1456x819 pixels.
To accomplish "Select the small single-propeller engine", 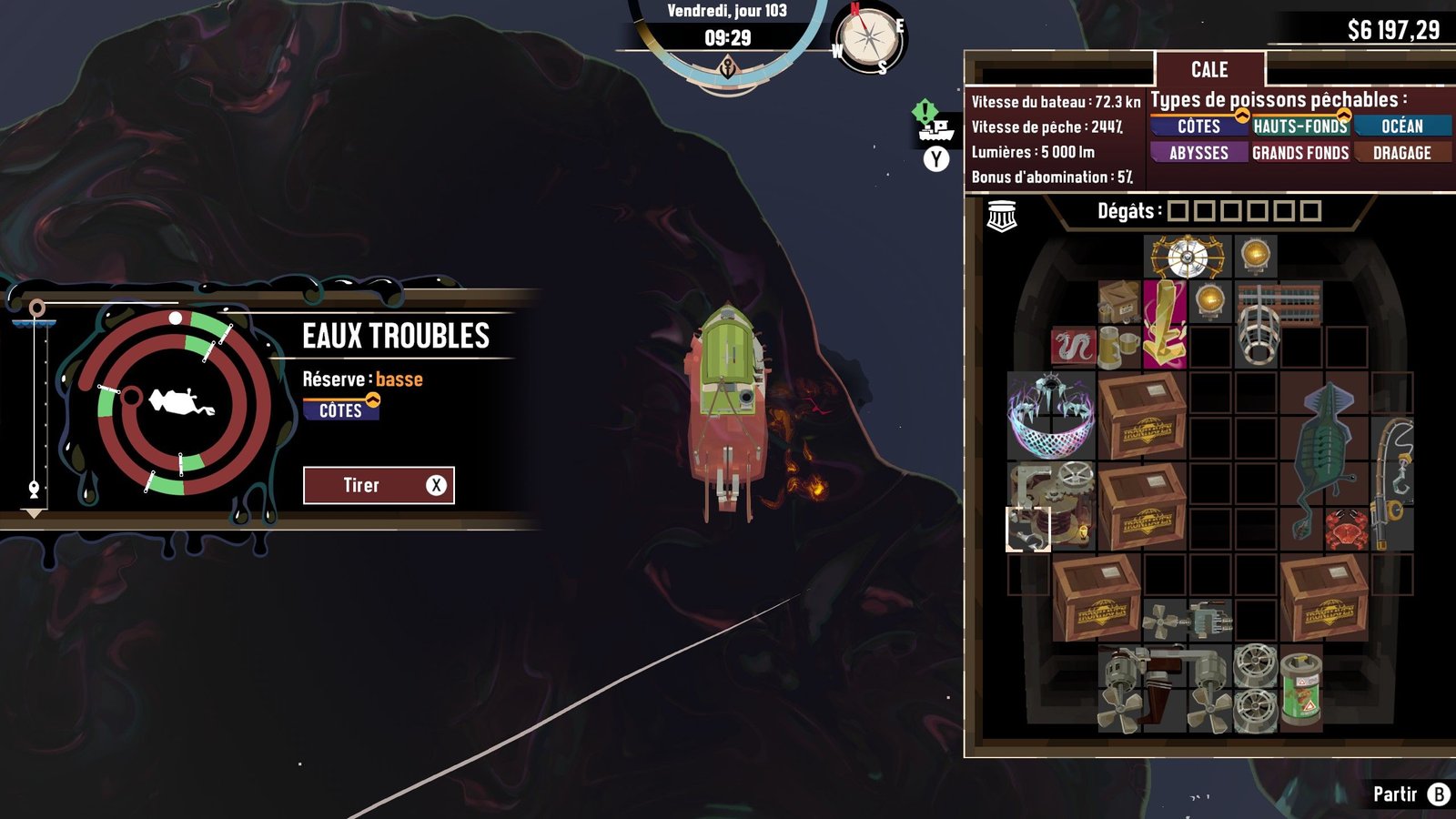I will coord(1188,621).
